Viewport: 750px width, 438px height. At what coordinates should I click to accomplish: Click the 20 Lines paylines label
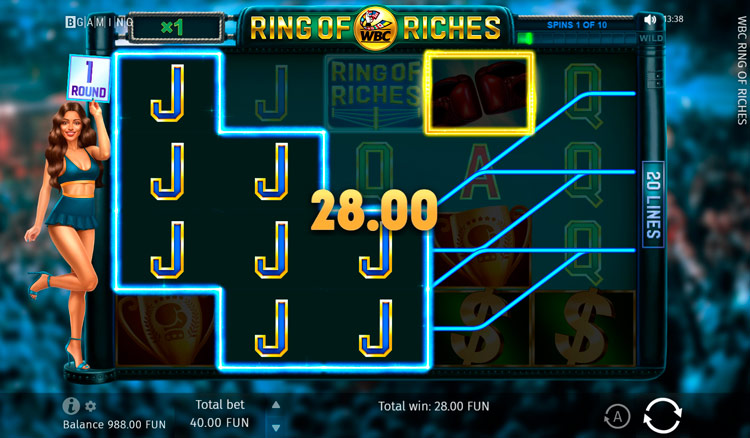[653, 201]
